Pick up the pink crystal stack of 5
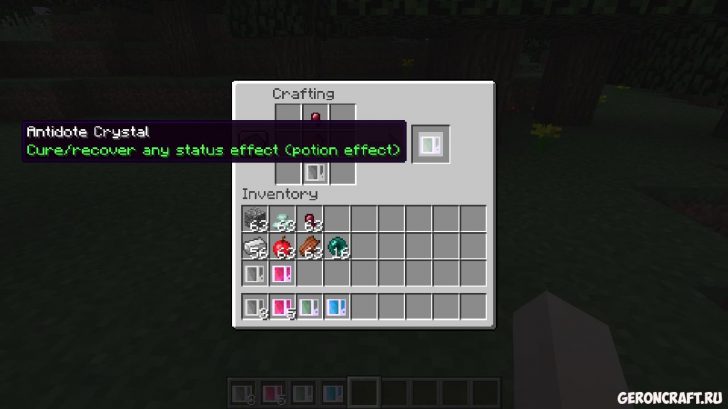The width and height of the screenshot is (728, 409). (282, 308)
